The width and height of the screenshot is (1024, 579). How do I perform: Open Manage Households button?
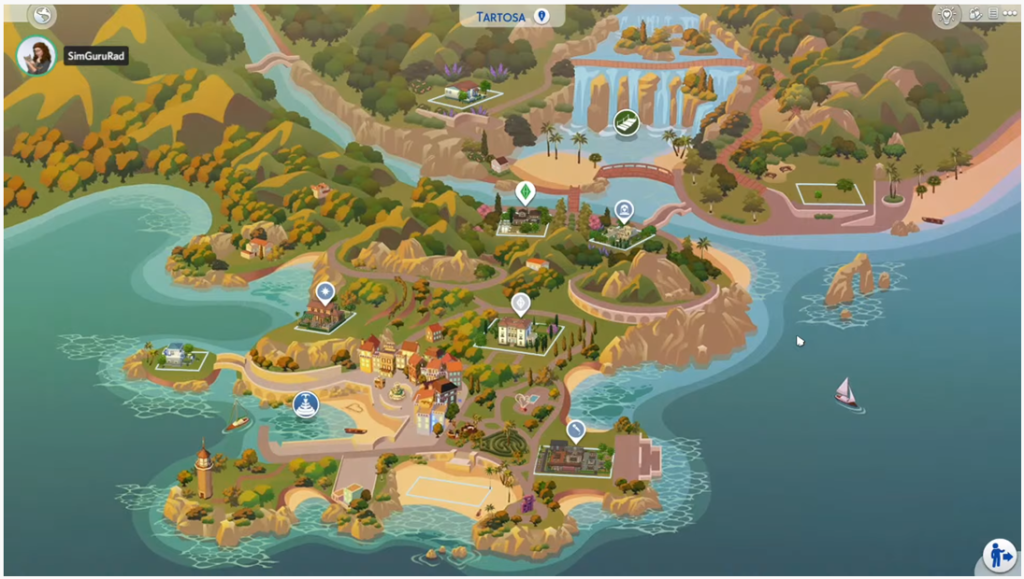click(x=998, y=554)
